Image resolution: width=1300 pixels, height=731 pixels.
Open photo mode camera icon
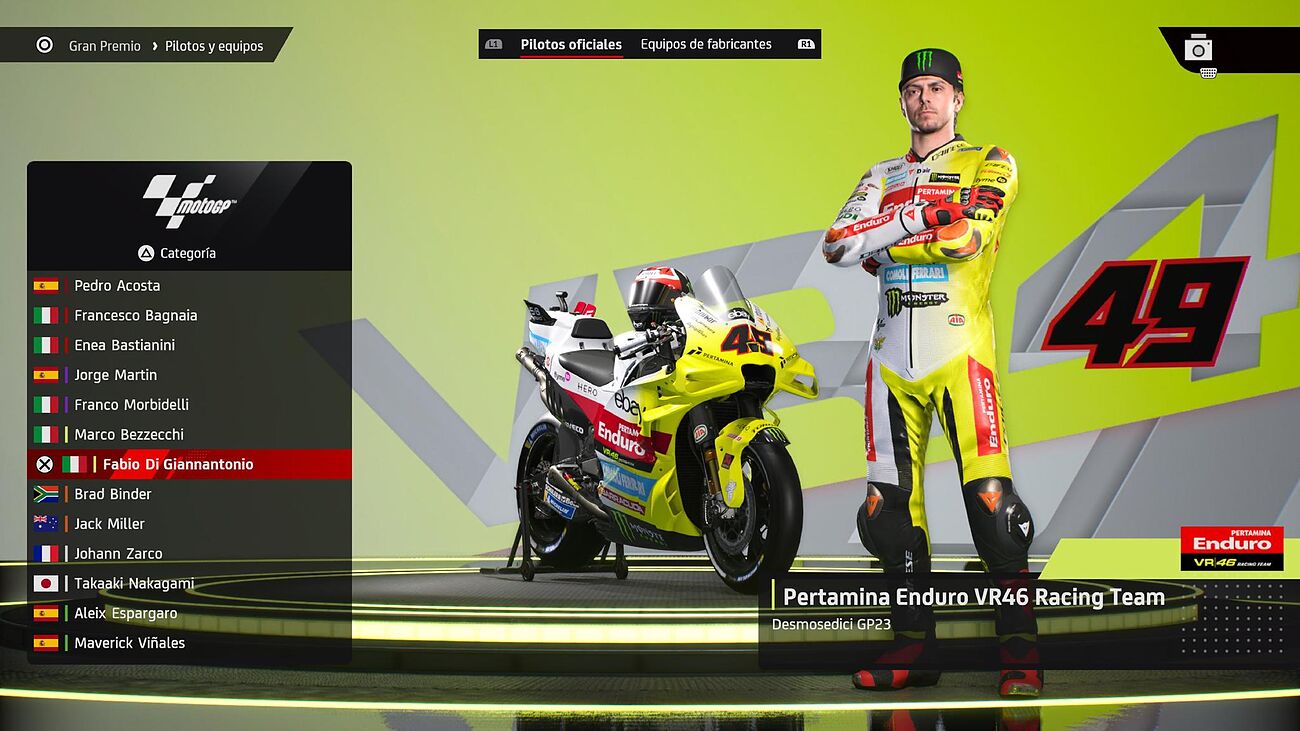pyautogui.click(x=1198, y=48)
